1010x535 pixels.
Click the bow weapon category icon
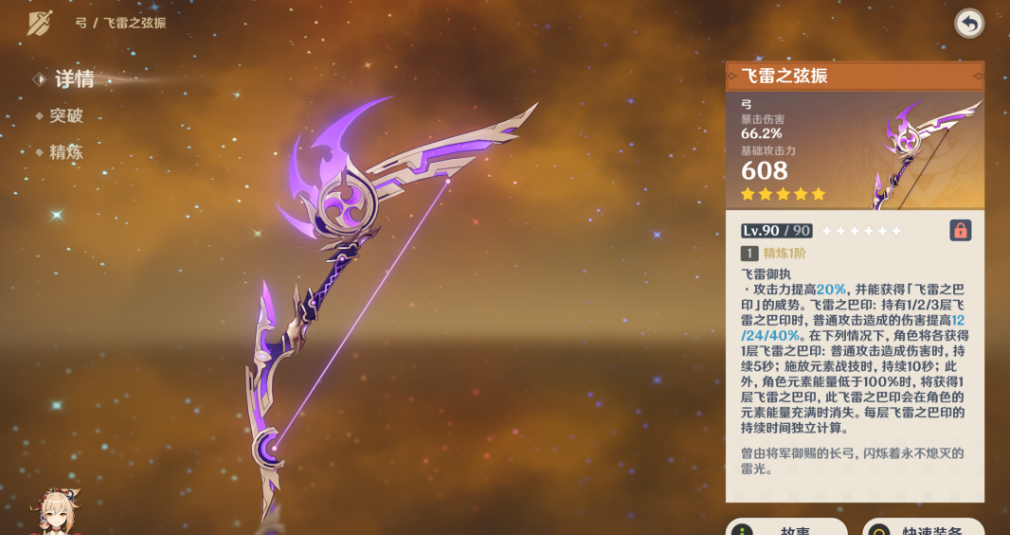pyautogui.click(x=39, y=22)
